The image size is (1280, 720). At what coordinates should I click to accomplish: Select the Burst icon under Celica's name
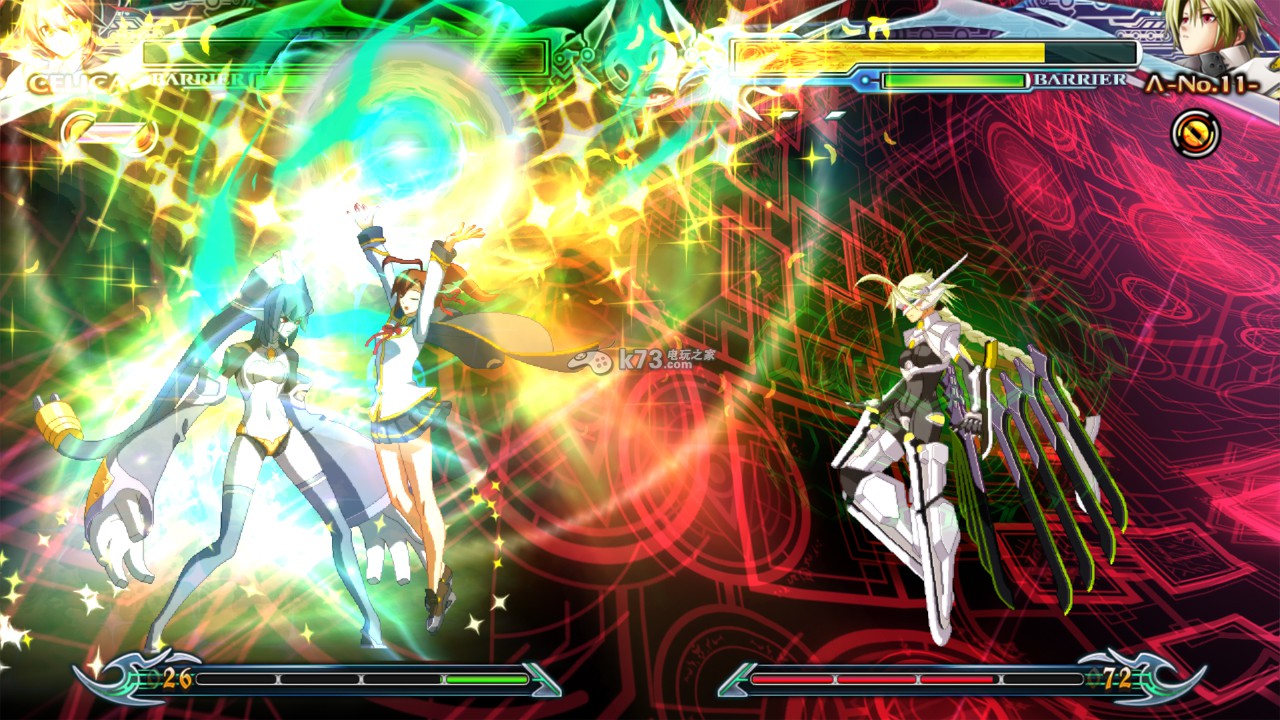tap(82, 133)
